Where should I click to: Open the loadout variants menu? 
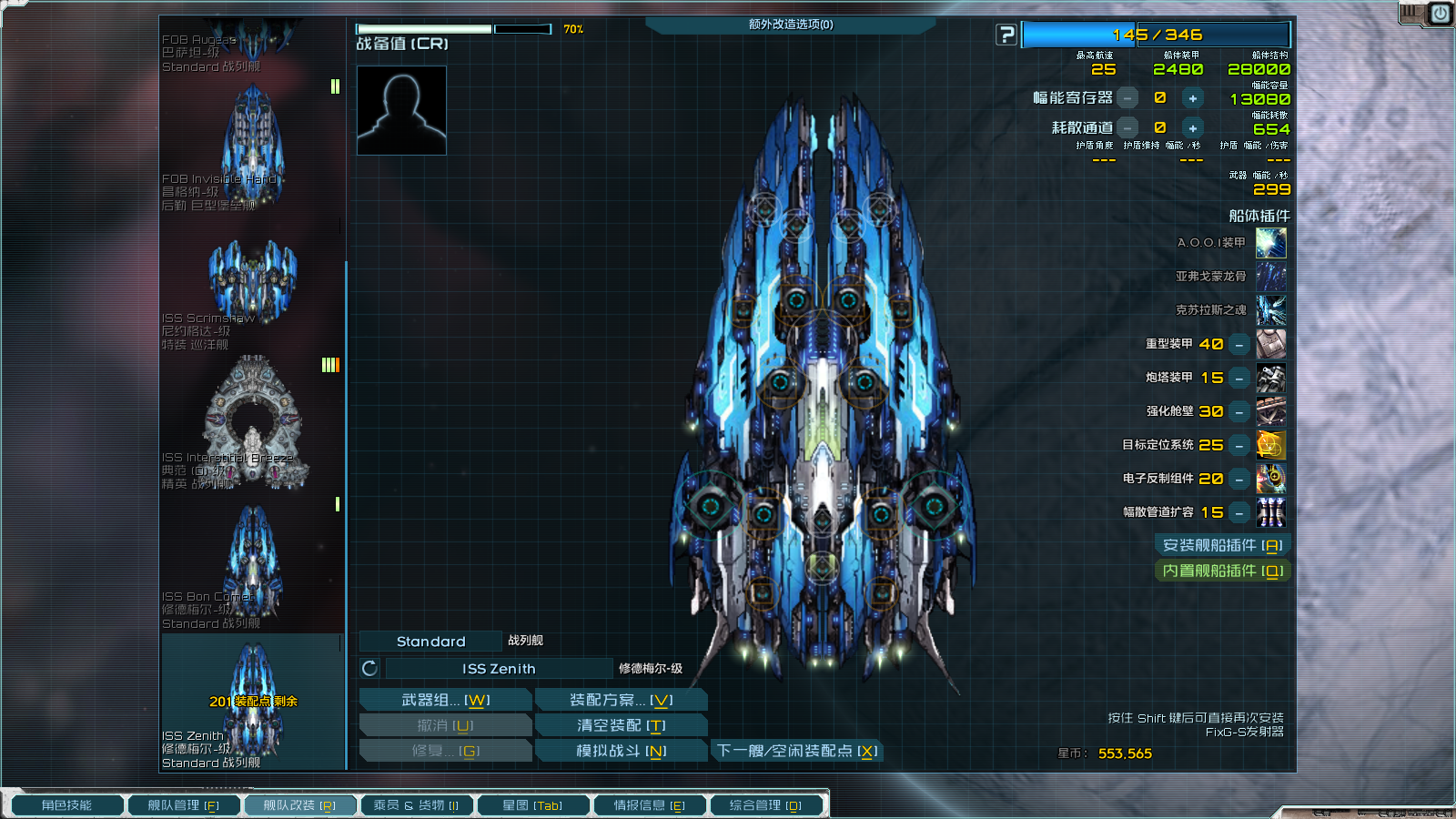coord(621,700)
